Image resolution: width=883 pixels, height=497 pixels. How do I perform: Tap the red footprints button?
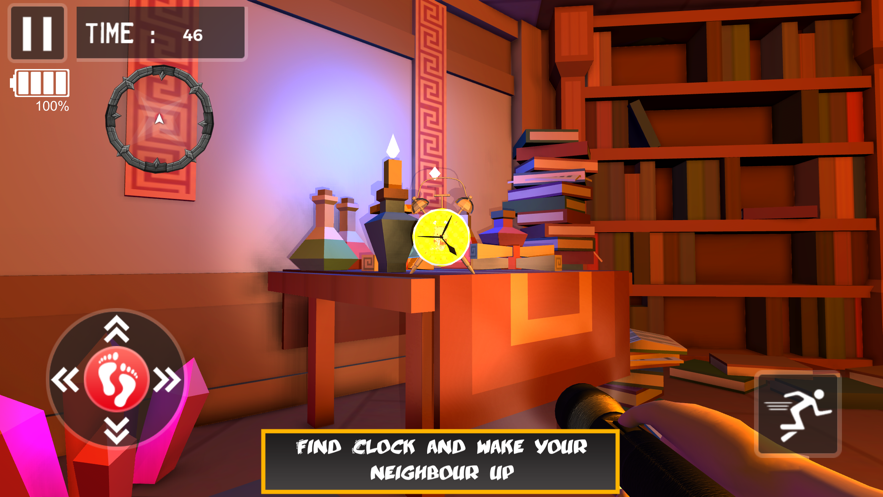[117, 380]
